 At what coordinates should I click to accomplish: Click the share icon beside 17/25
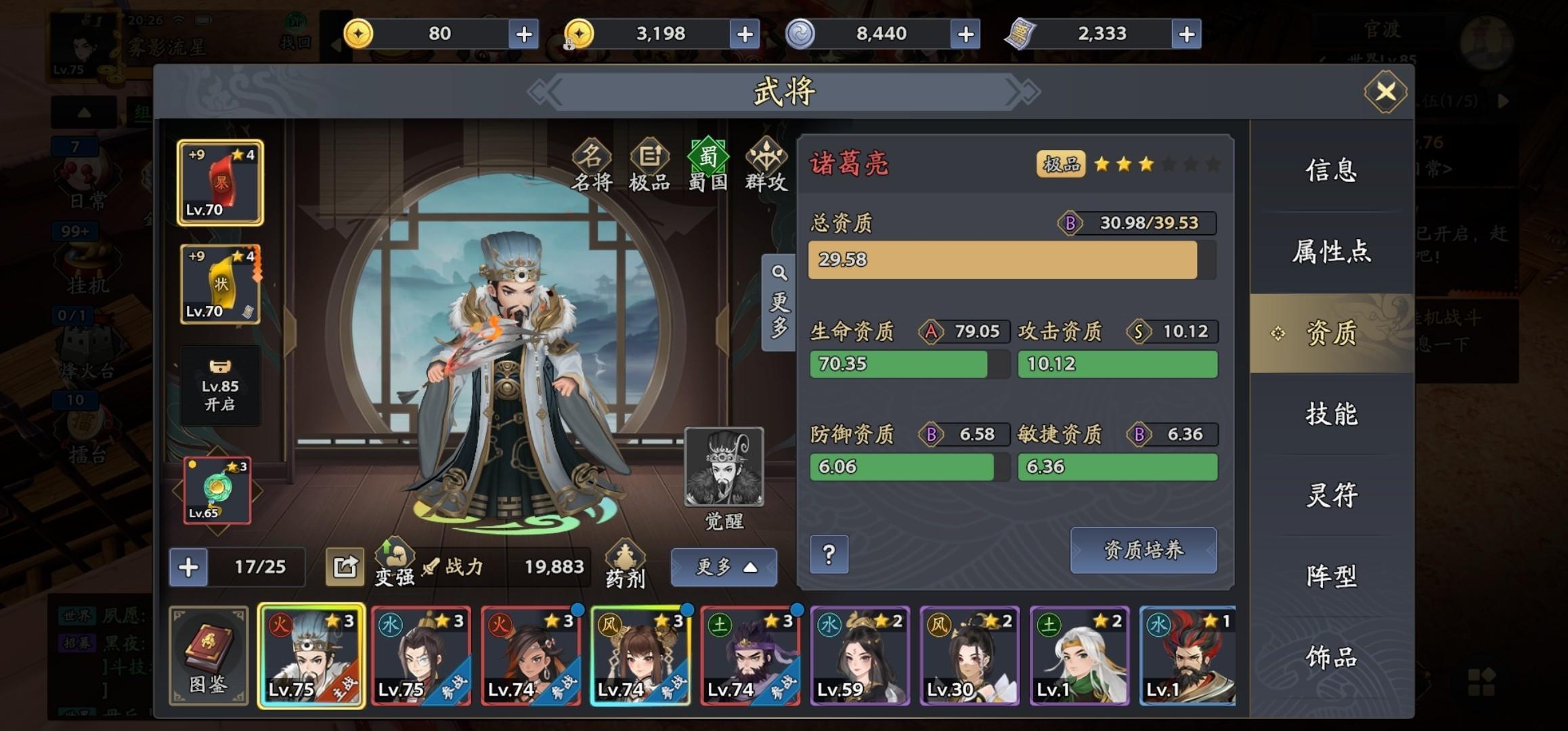click(x=346, y=567)
